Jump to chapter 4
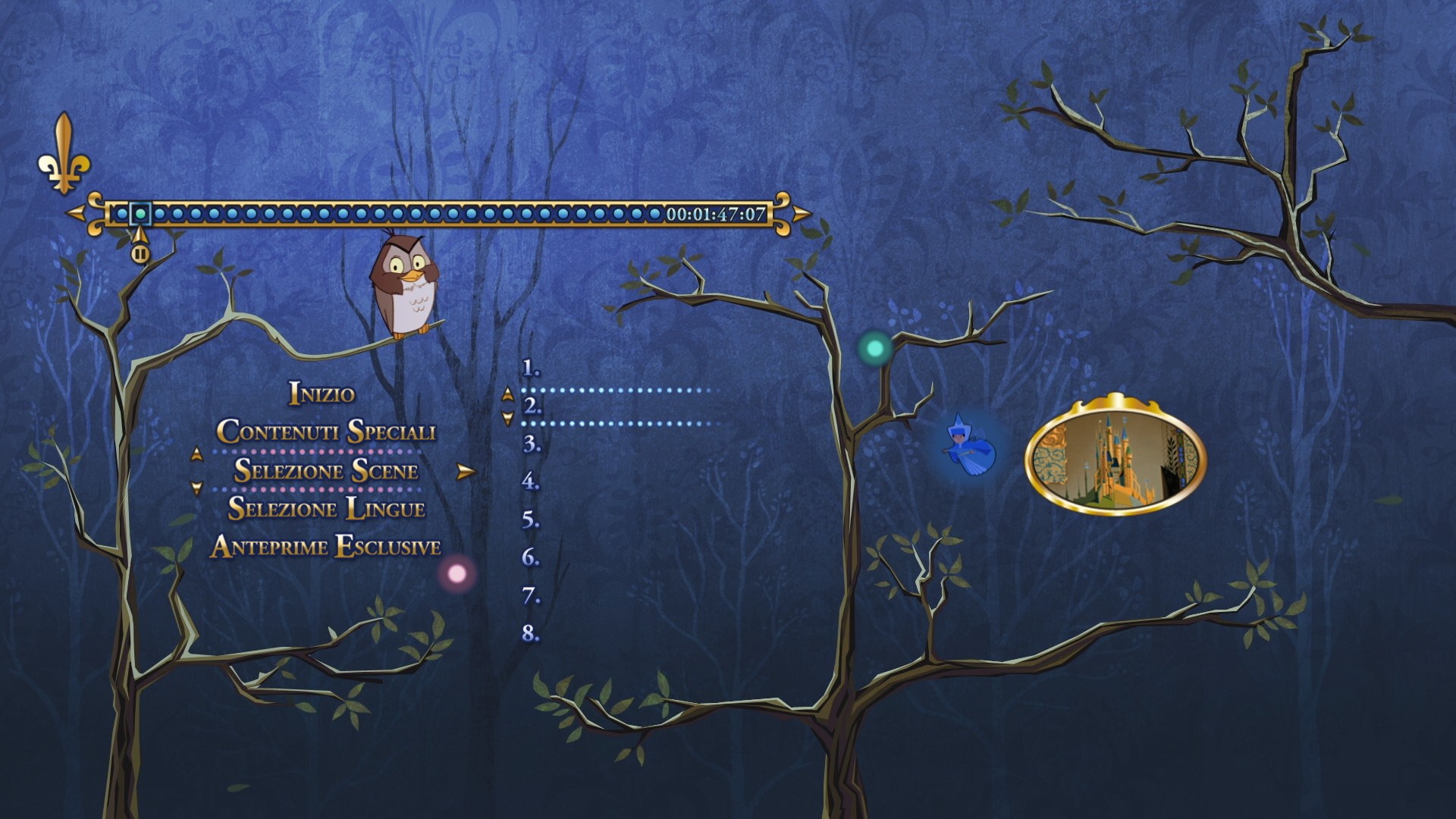1456x819 pixels. tap(531, 482)
